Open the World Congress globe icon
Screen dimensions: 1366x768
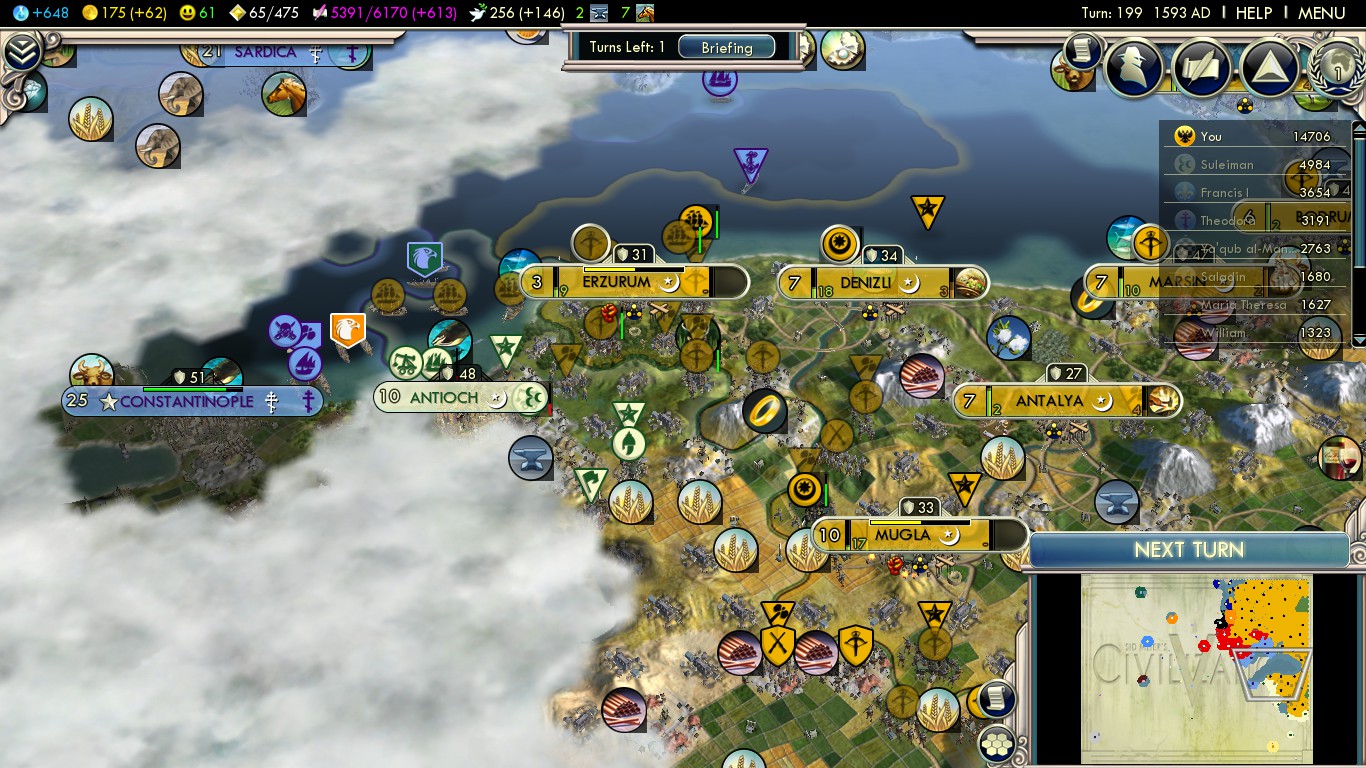[1336, 68]
